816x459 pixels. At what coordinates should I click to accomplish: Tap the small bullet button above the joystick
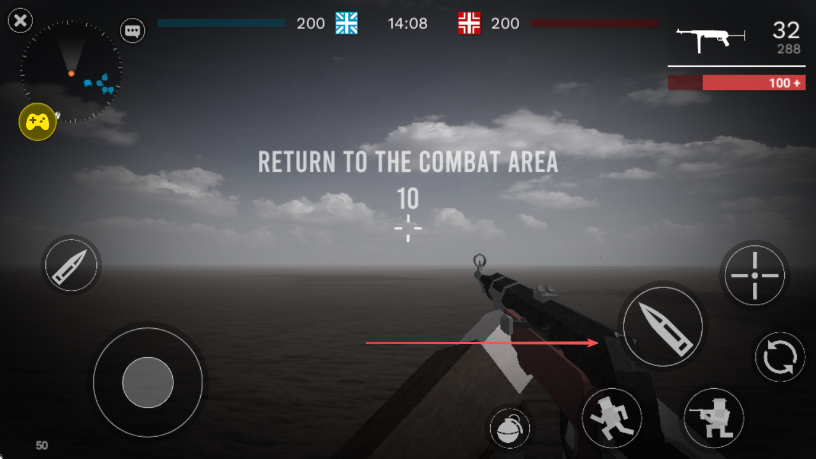tap(72, 264)
